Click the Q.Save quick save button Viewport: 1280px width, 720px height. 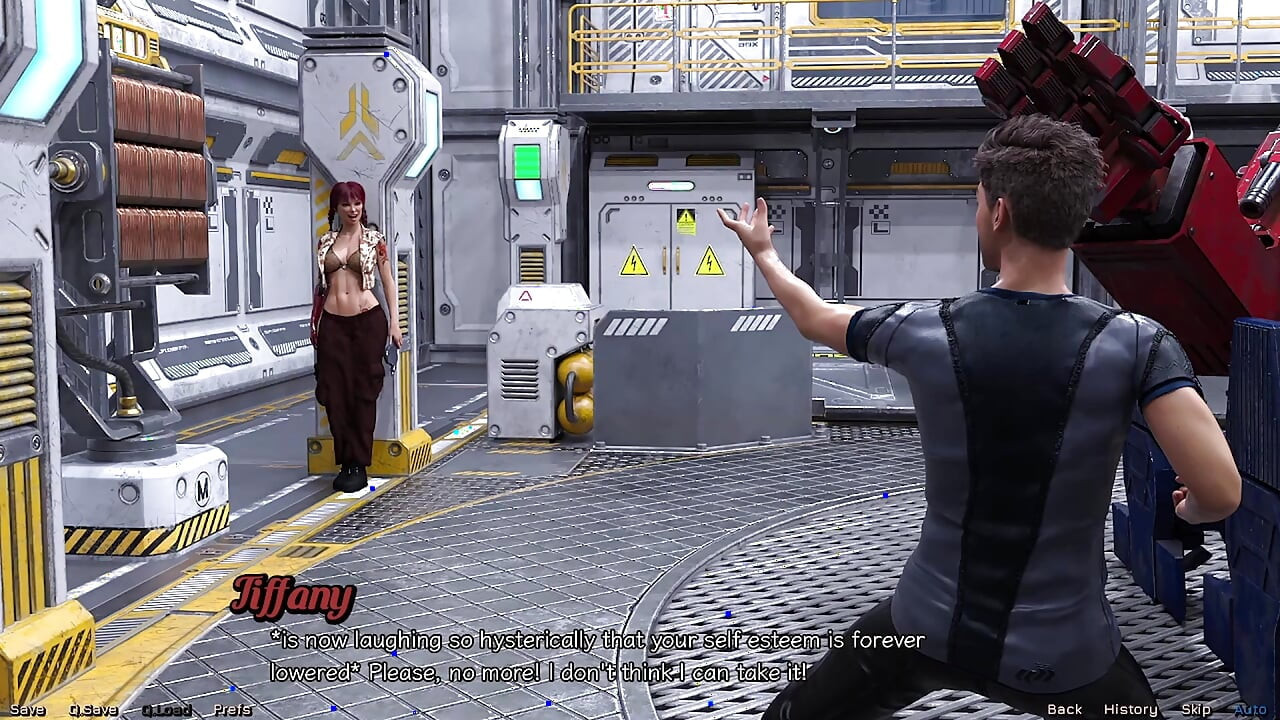coord(93,710)
